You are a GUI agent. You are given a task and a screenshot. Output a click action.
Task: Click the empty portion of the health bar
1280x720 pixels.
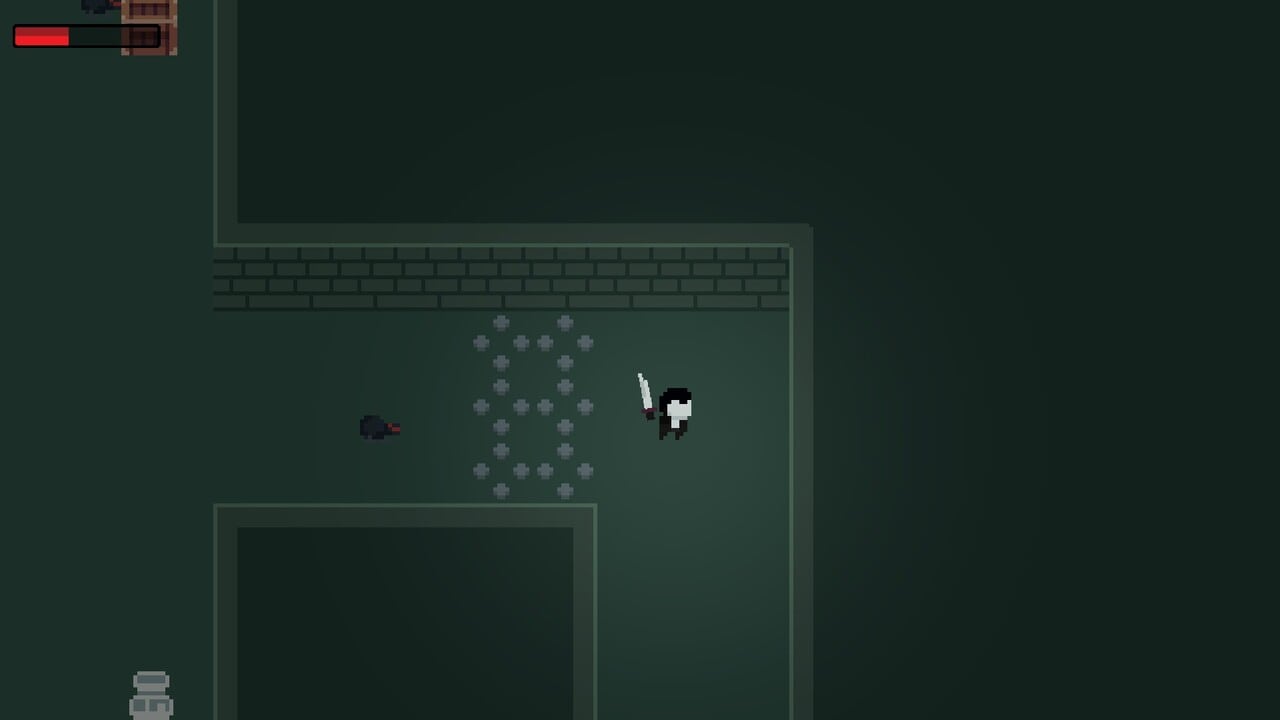pos(115,37)
